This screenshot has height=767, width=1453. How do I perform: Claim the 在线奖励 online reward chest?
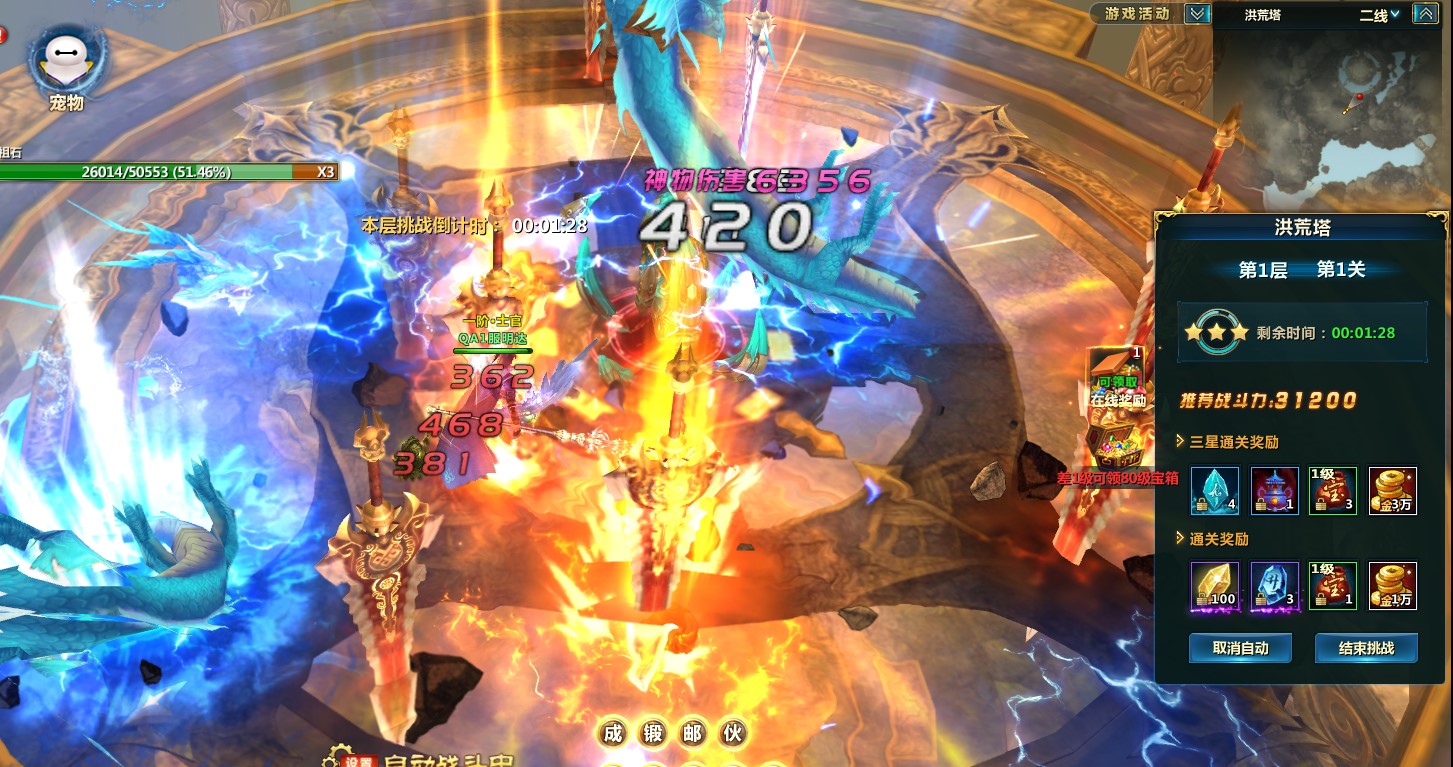1118,378
